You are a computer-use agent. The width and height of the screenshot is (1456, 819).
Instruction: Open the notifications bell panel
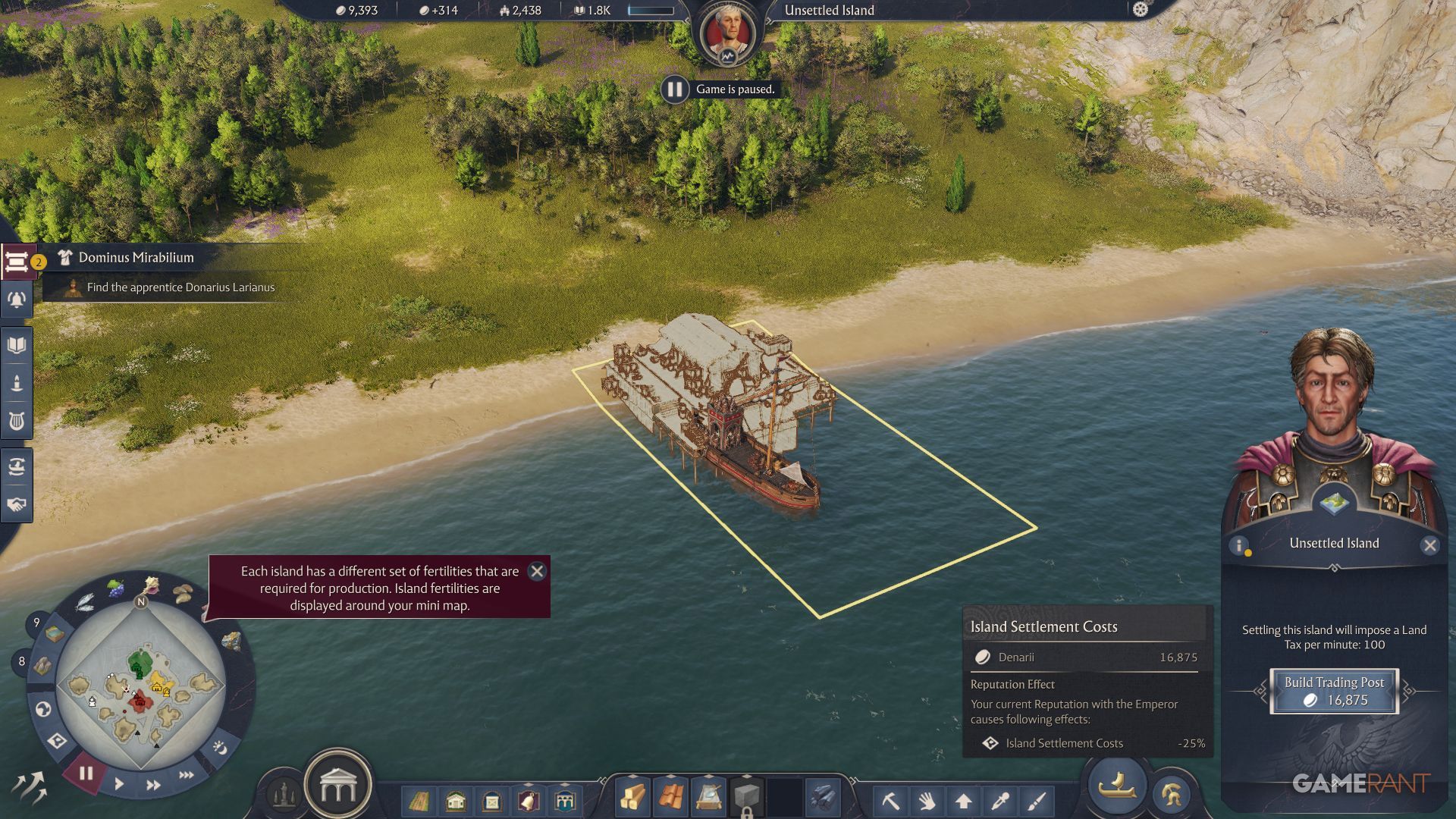pyautogui.click(x=17, y=300)
